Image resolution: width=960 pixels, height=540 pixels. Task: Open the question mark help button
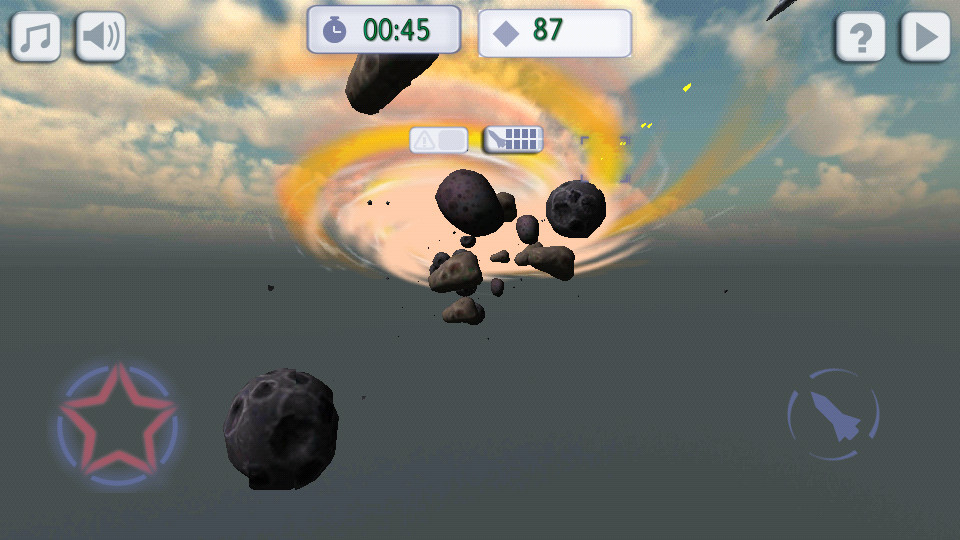861,38
